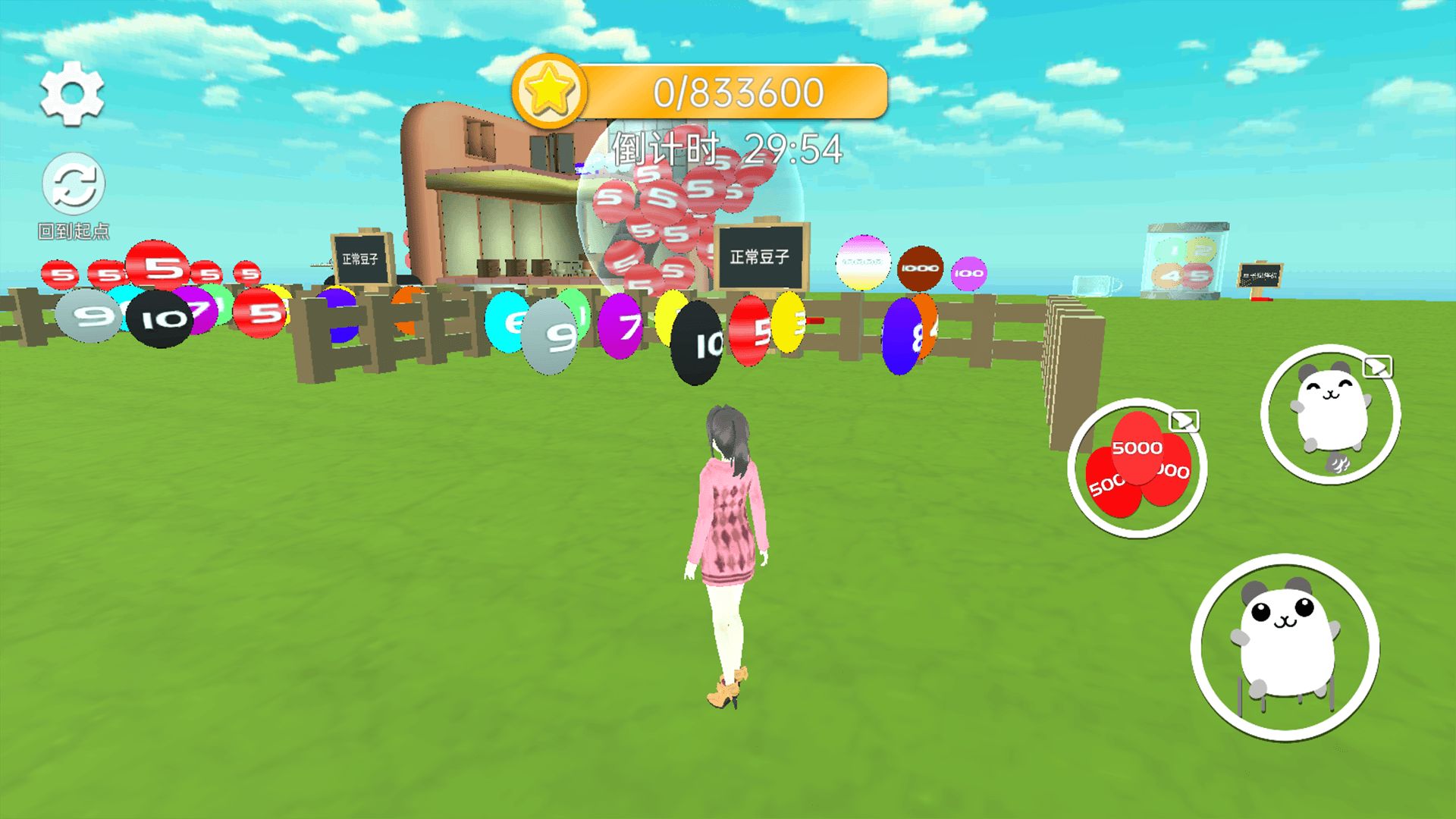Viewport: 1456px width, 819px height.
Task: Click the return to start point button
Action: click(x=74, y=184)
